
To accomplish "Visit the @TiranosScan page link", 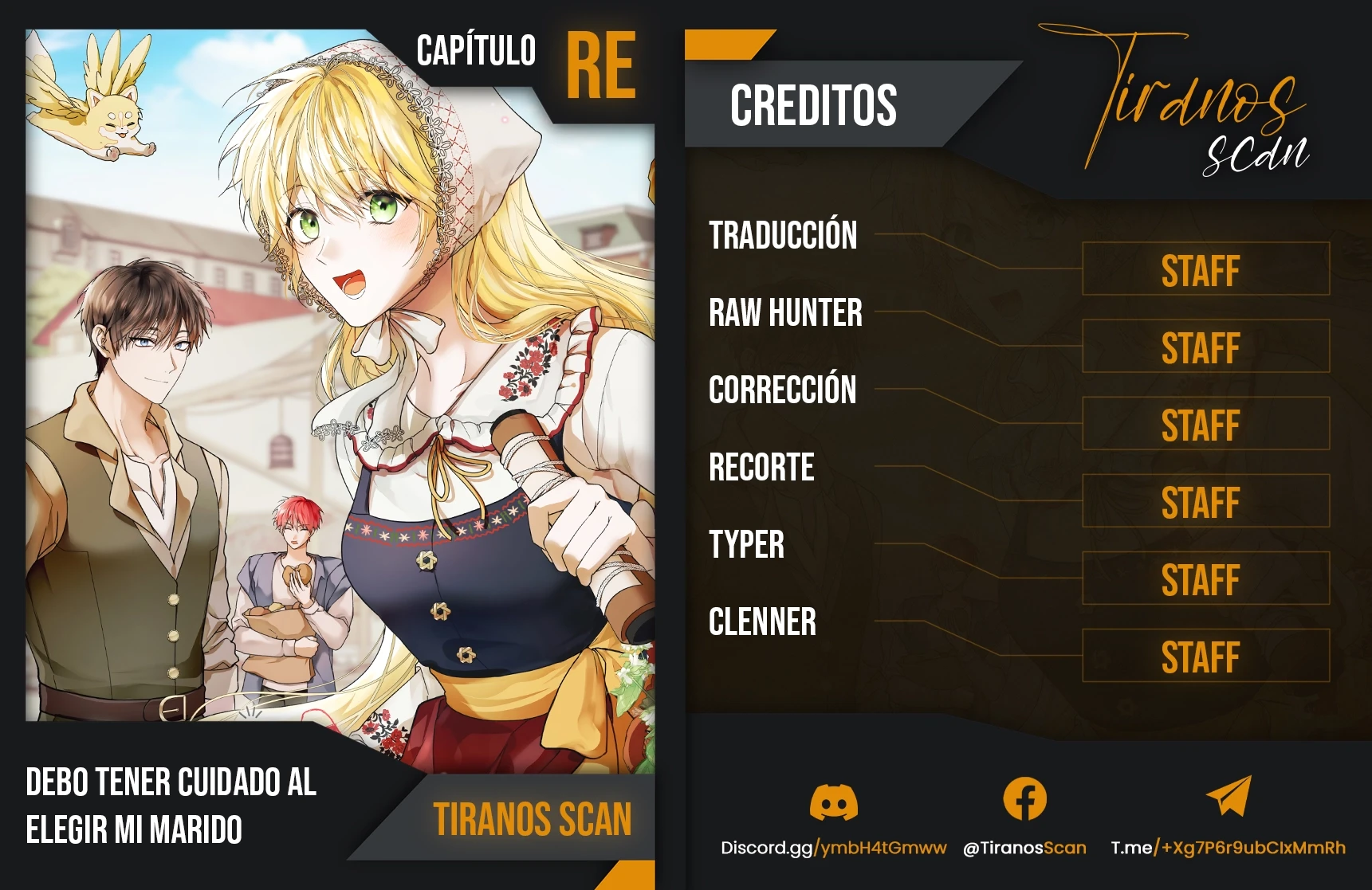I will (x=1024, y=848).
